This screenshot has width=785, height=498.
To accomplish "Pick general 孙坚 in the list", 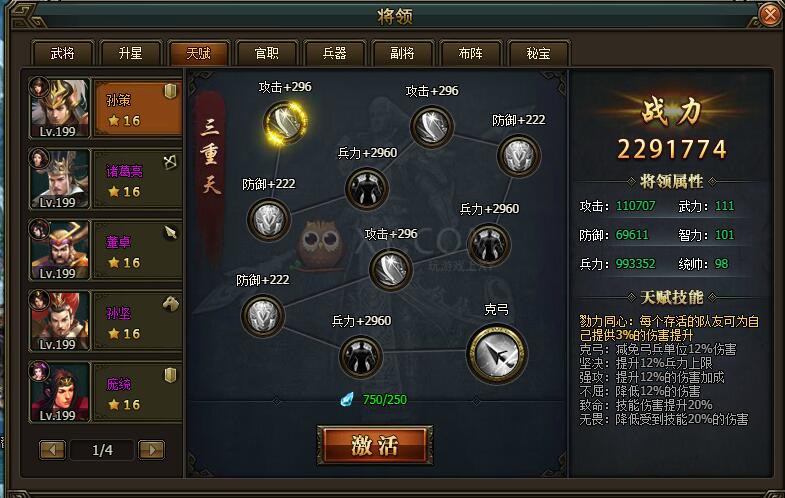I will (105, 321).
